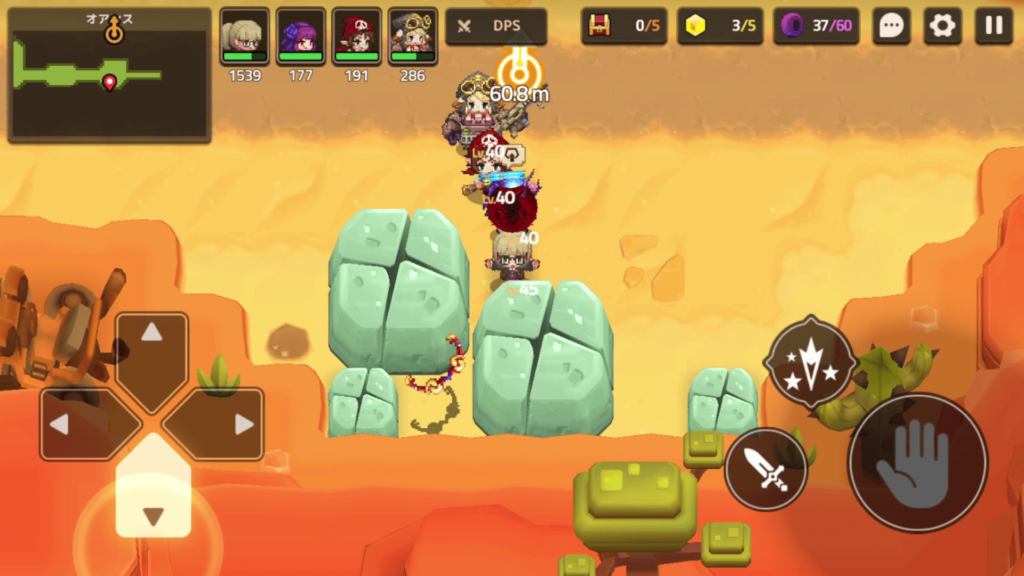The width and height of the screenshot is (1024, 576).
Task: Tap the hand interact button
Action: tap(917, 463)
